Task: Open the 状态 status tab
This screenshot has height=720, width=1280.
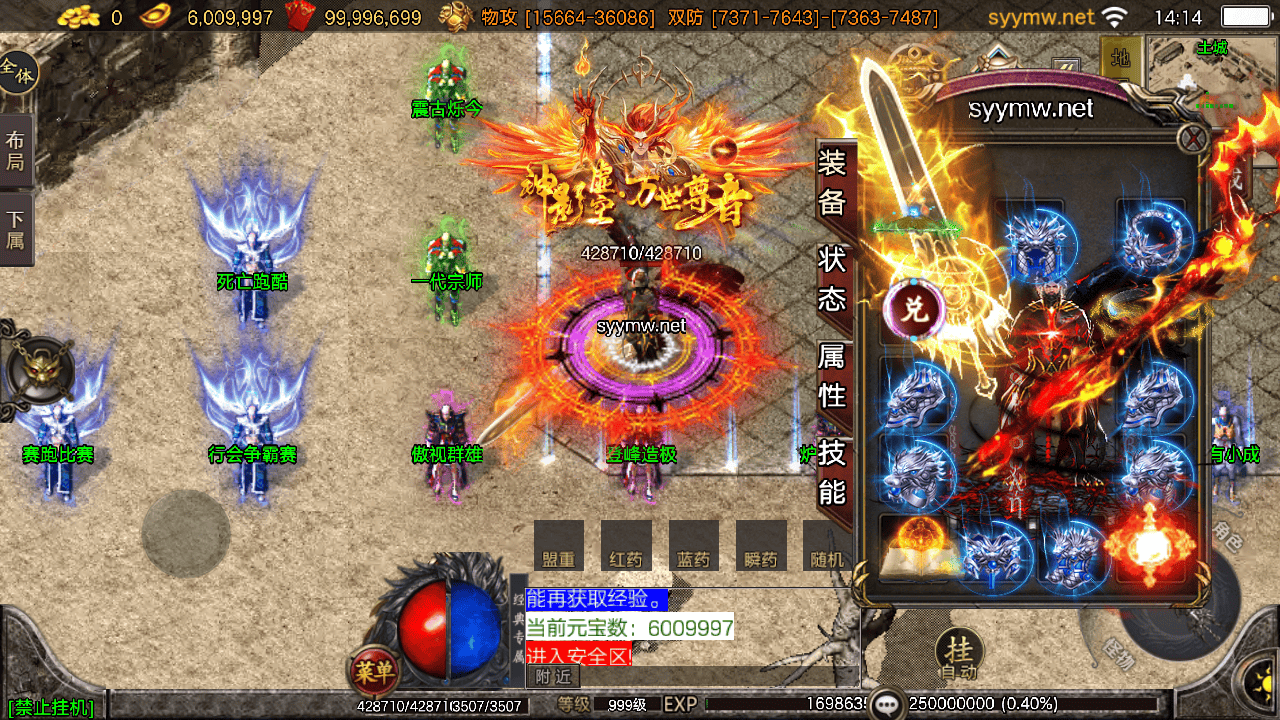Action: point(833,279)
